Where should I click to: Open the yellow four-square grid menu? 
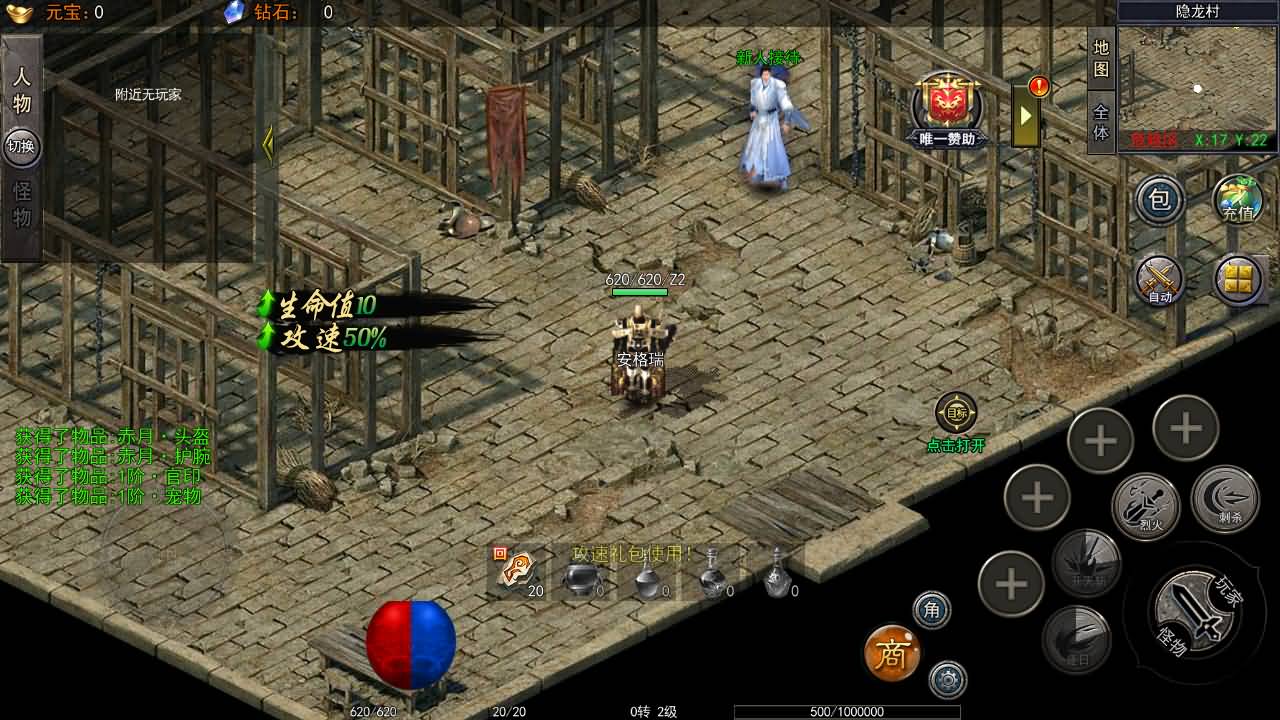(1238, 279)
